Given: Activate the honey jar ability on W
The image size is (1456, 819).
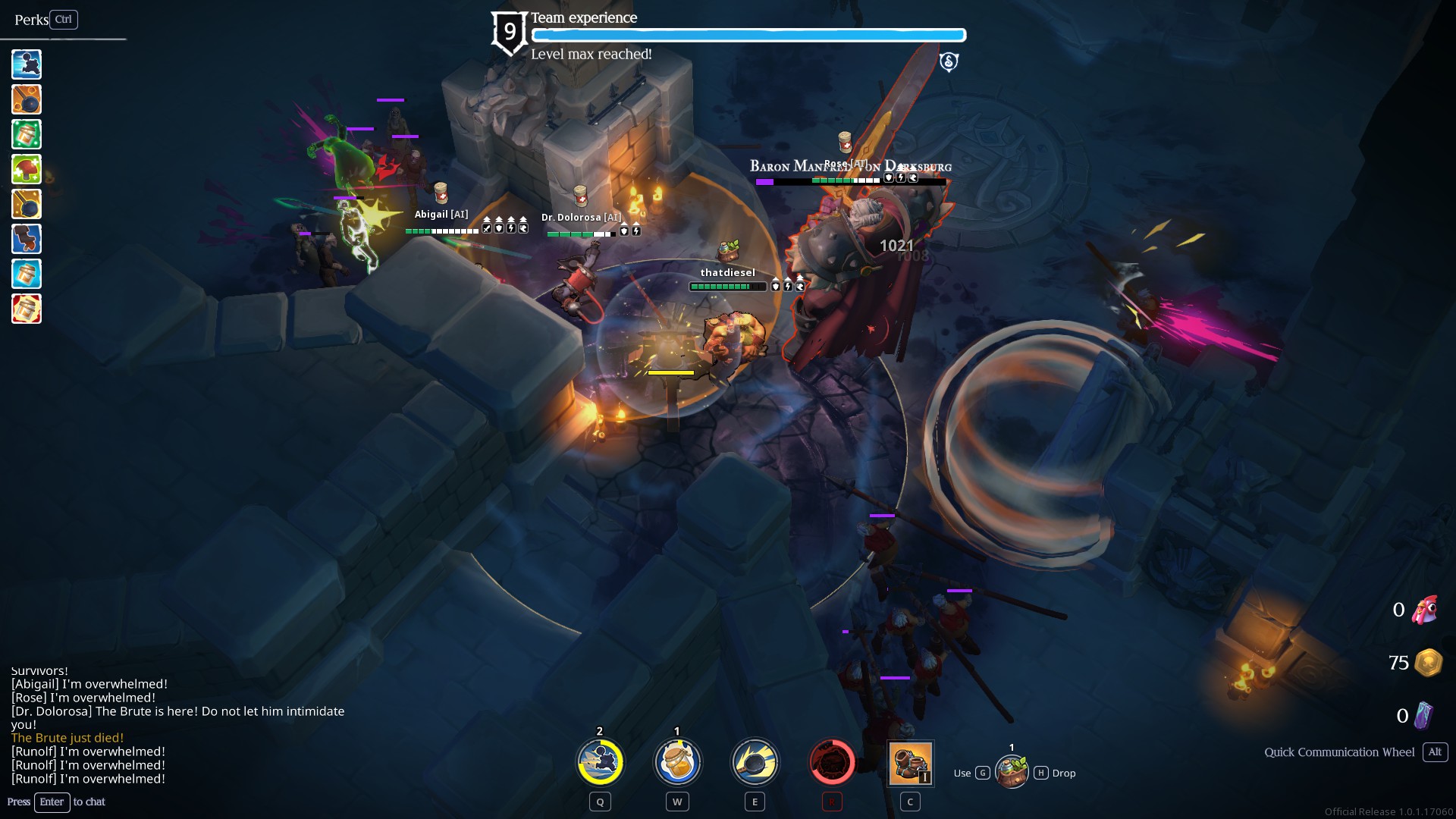Looking at the screenshot, I should click(x=677, y=762).
